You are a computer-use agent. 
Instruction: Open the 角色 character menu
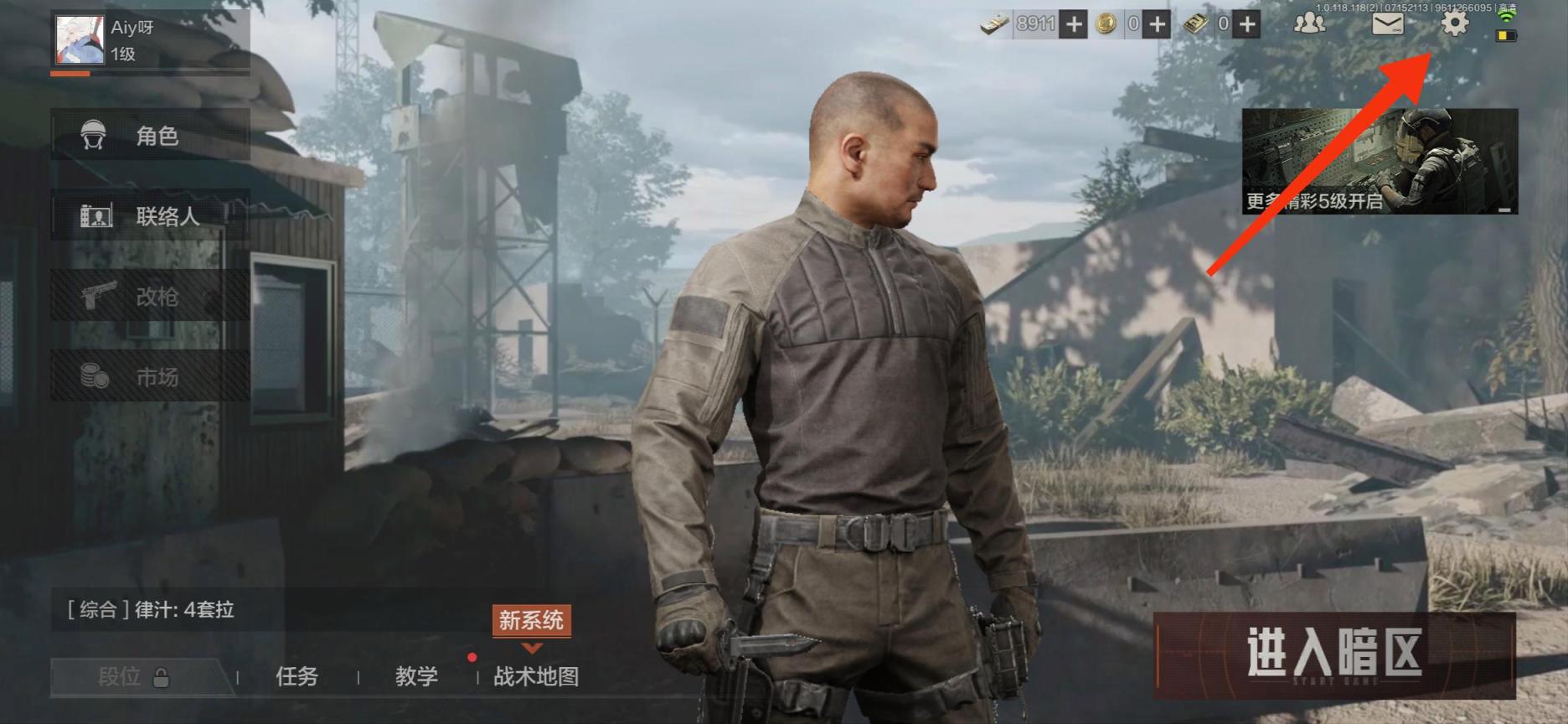point(151,135)
